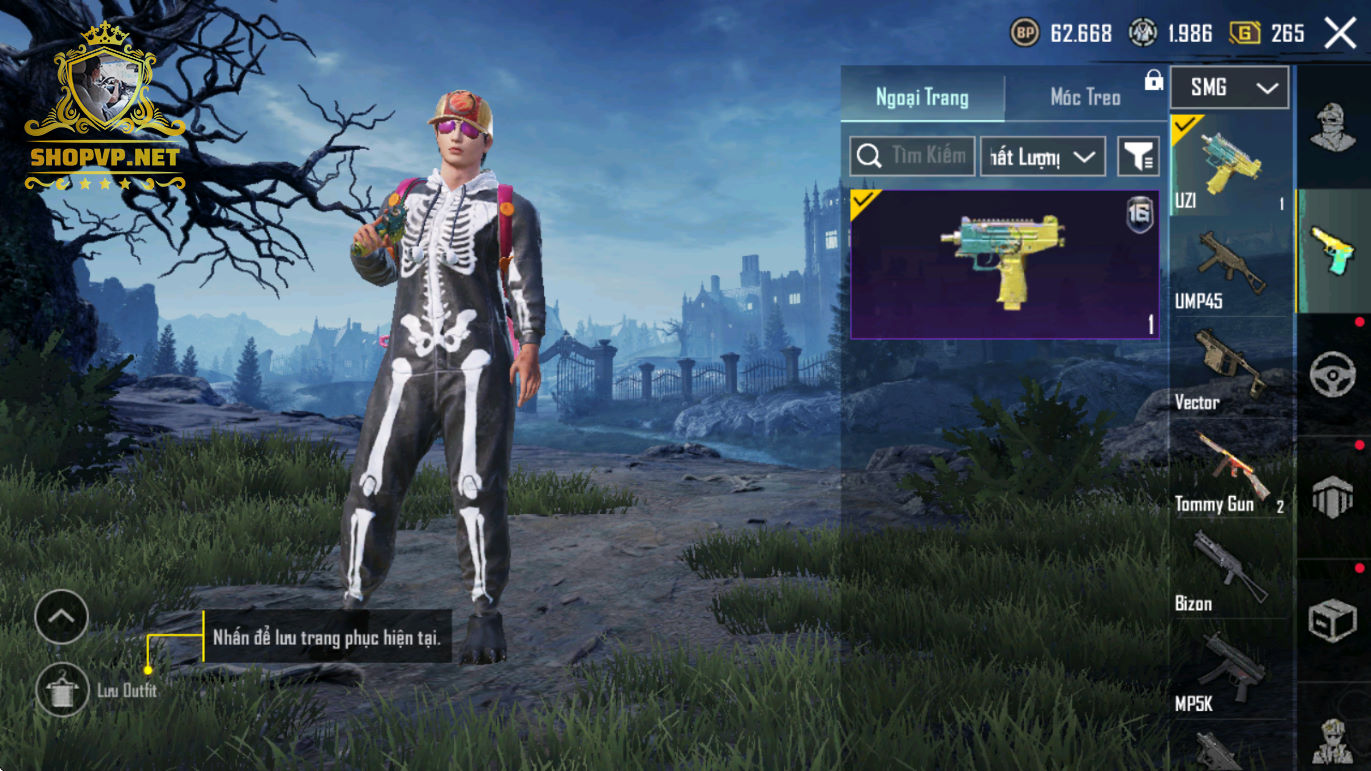Open the quality sort dropdown
This screenshot has height=771, width=1371.
pyautogui.click(x=1042, y=157)
